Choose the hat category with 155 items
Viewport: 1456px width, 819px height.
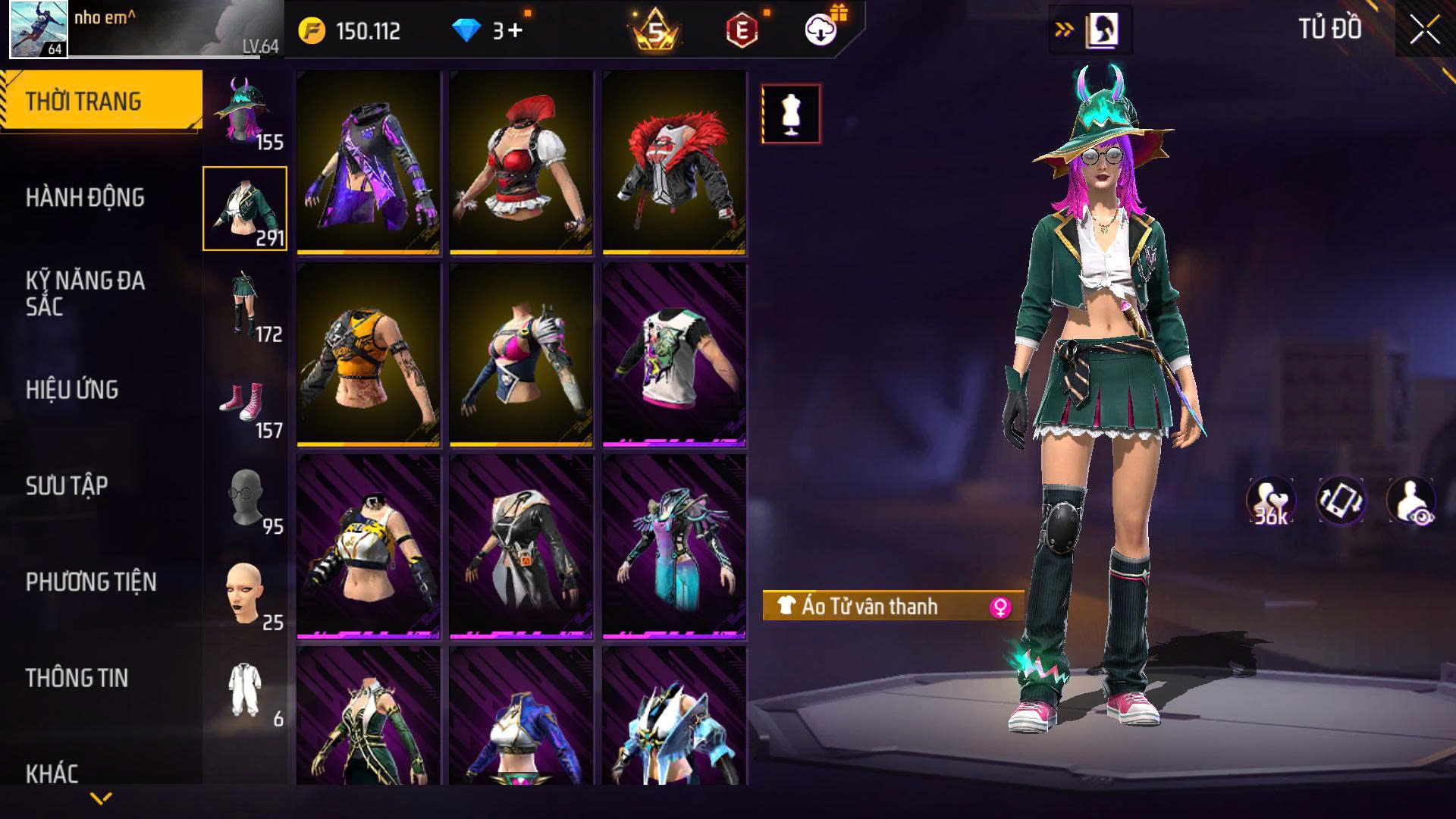(x=244, y=113)
